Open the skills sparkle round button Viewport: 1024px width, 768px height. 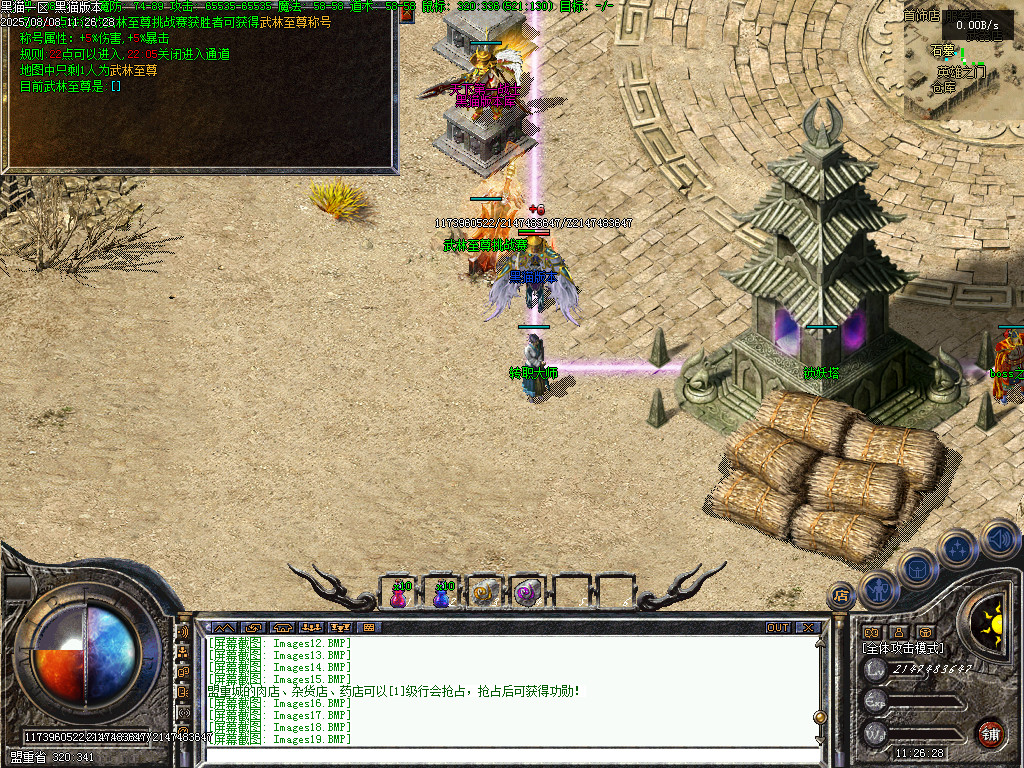pos(958,549)
